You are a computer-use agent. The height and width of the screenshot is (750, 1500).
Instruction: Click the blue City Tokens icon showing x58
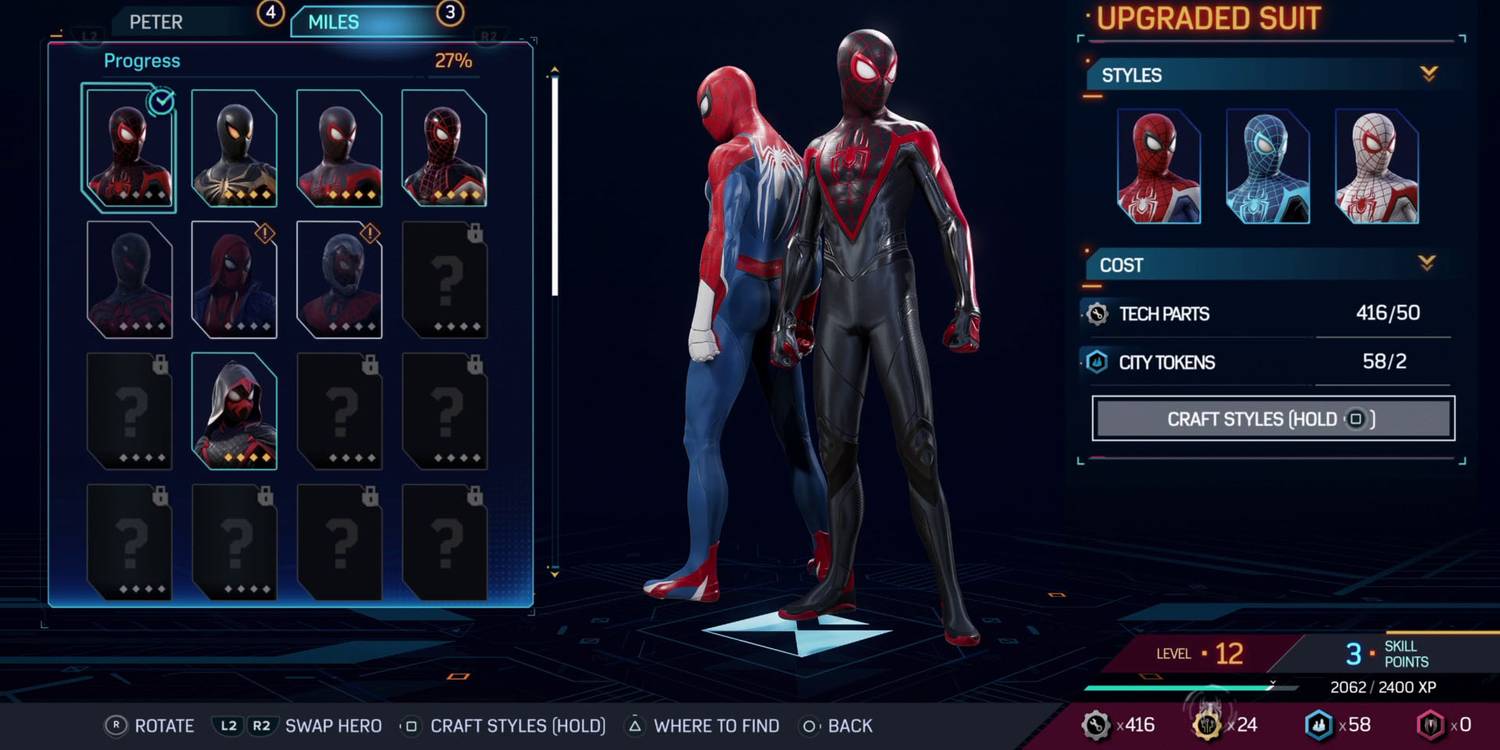pos(1318,724)
